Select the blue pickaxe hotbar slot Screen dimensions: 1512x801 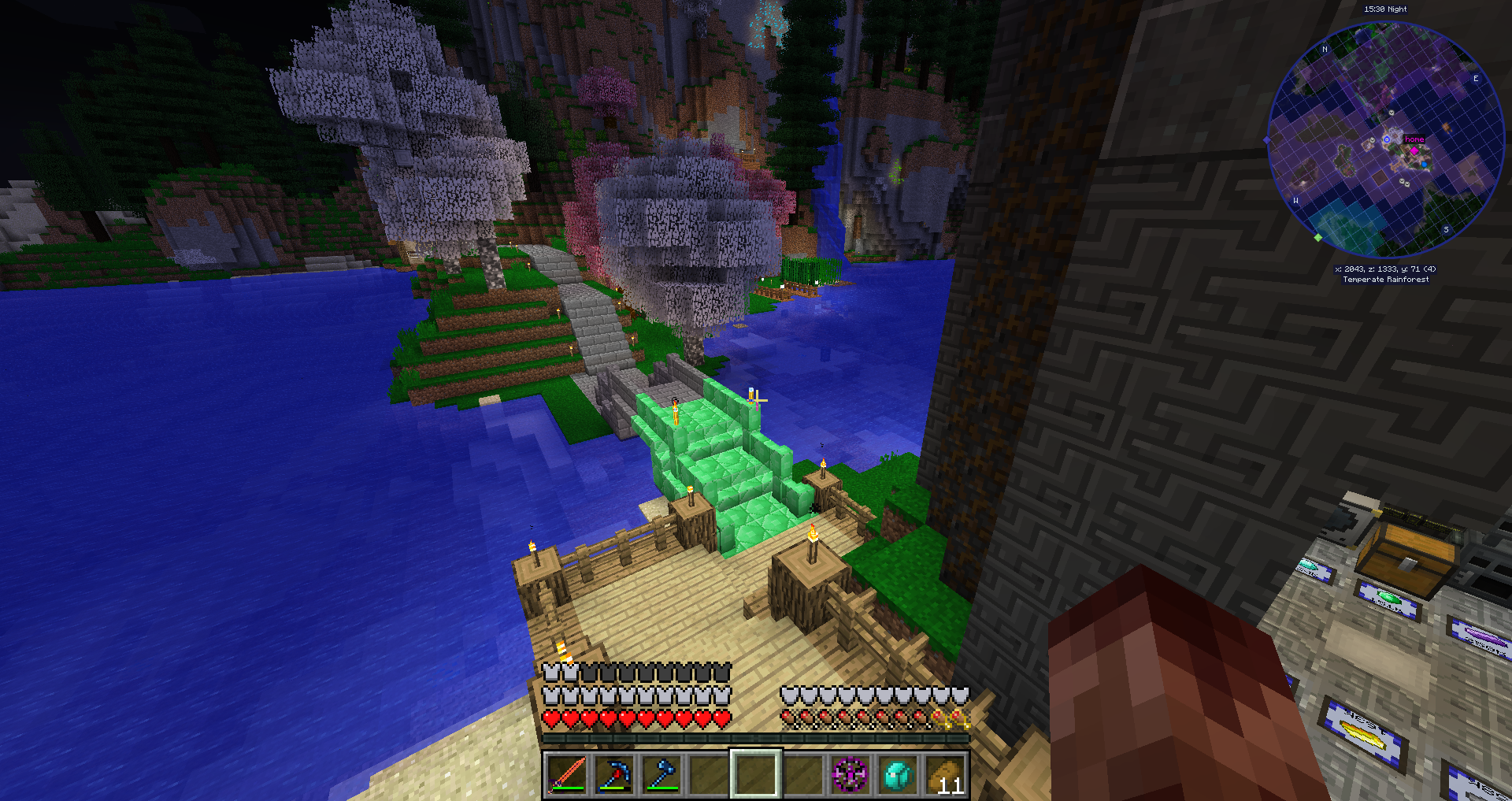click(x=614, y=775)
